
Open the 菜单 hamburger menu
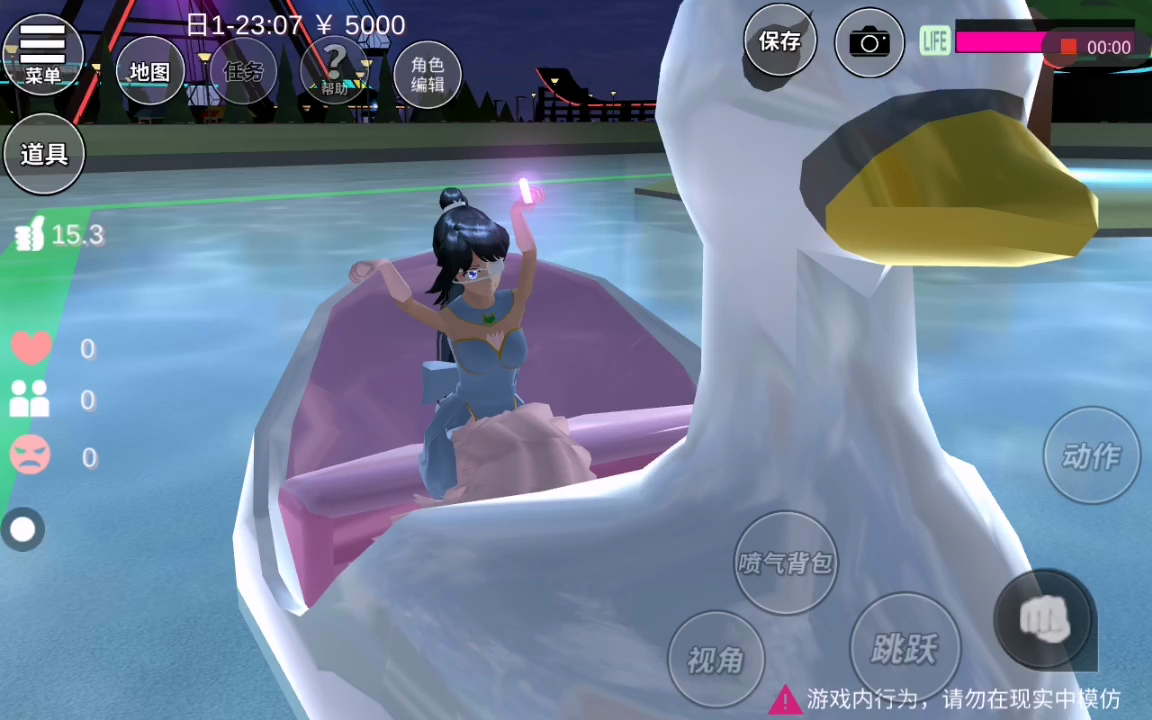(x=43, y=53)
